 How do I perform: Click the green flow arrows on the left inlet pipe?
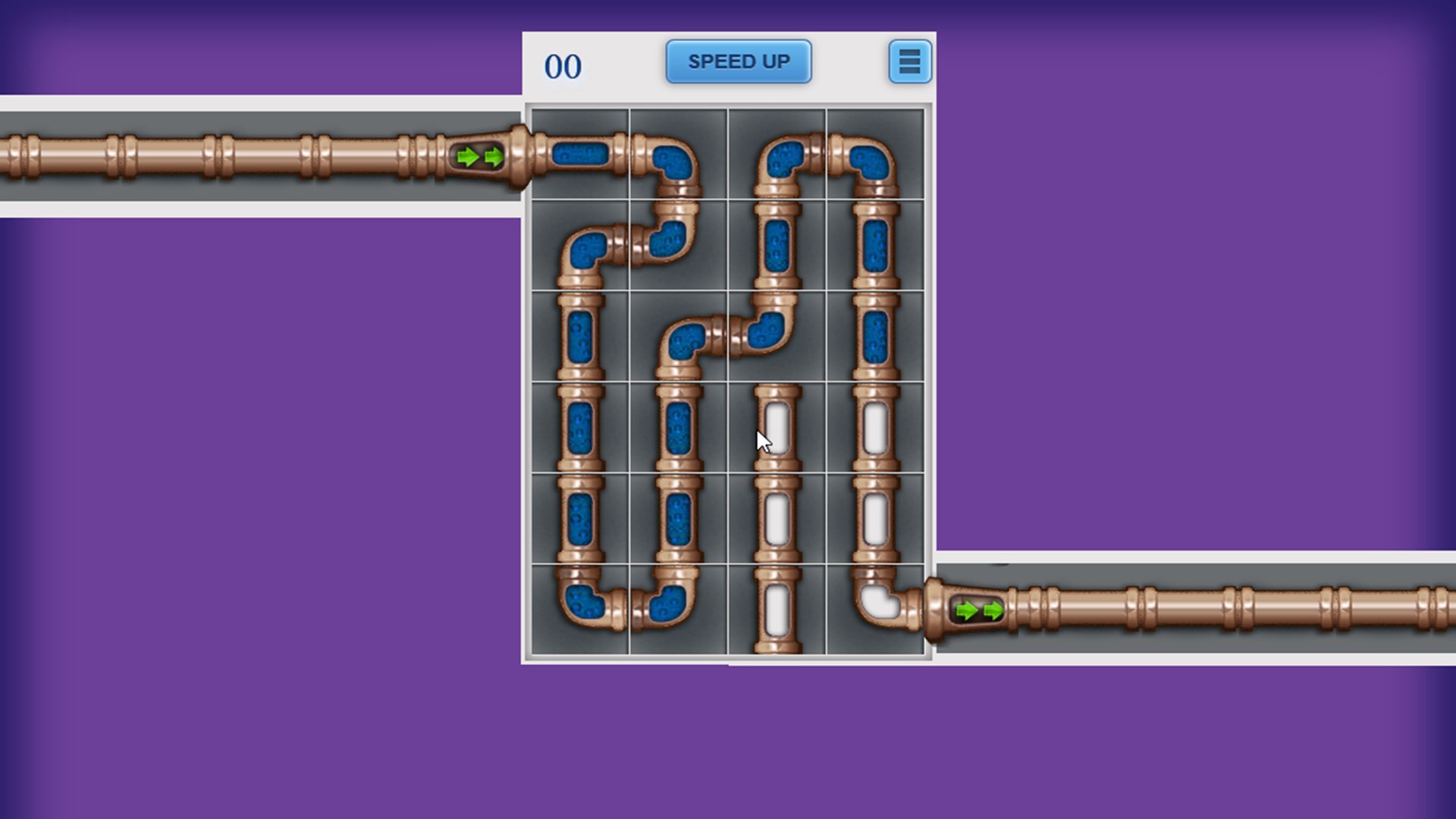pyautogui.click(x=479, y=157)
